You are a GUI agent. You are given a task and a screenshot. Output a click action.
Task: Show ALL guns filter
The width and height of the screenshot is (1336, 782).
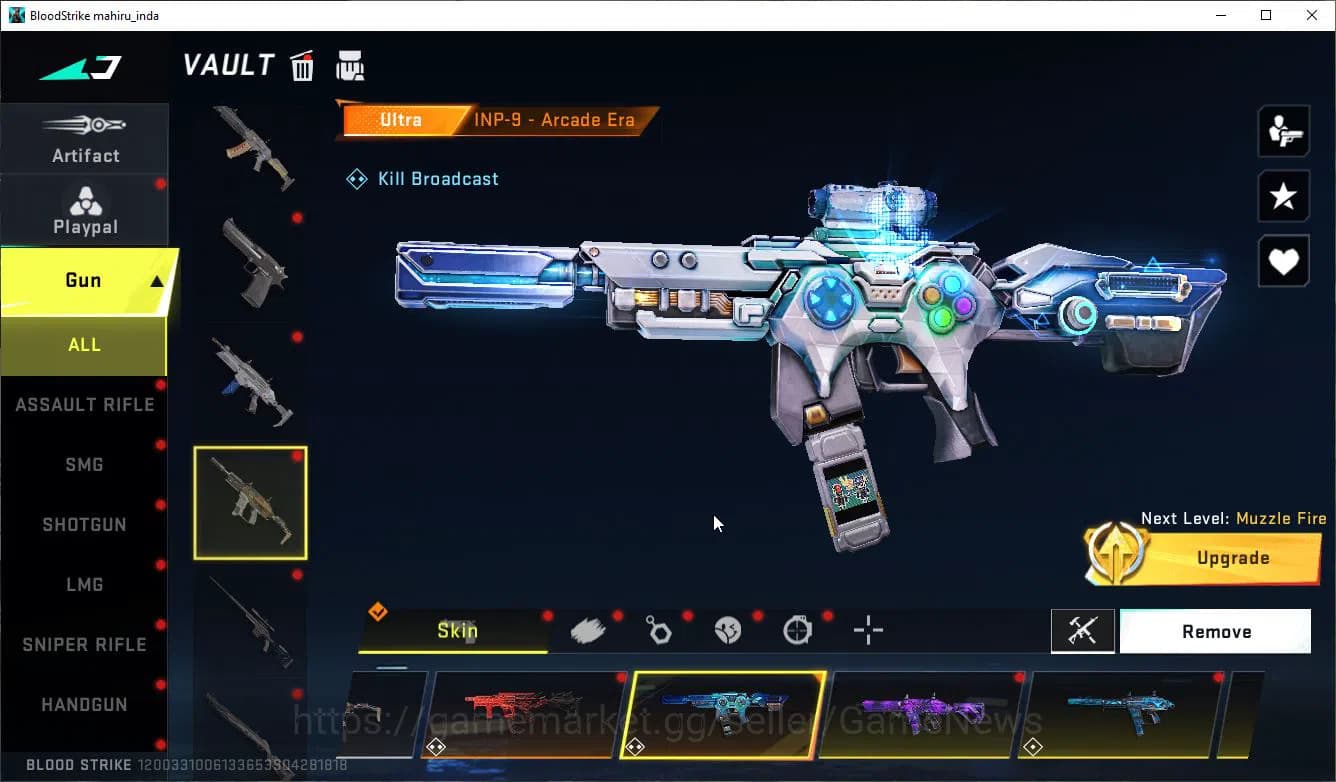pos(84,345)
